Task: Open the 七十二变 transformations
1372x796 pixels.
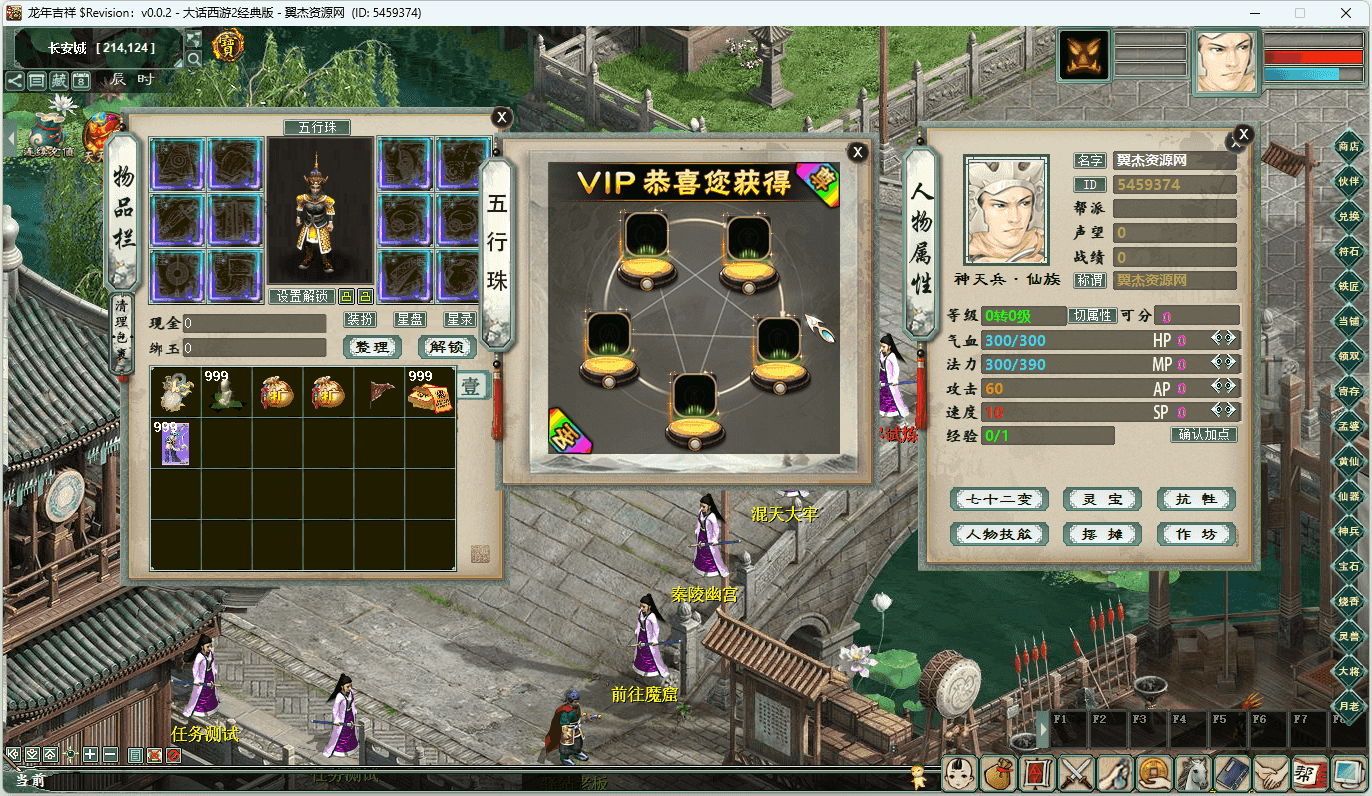Action: click(998, 499)
